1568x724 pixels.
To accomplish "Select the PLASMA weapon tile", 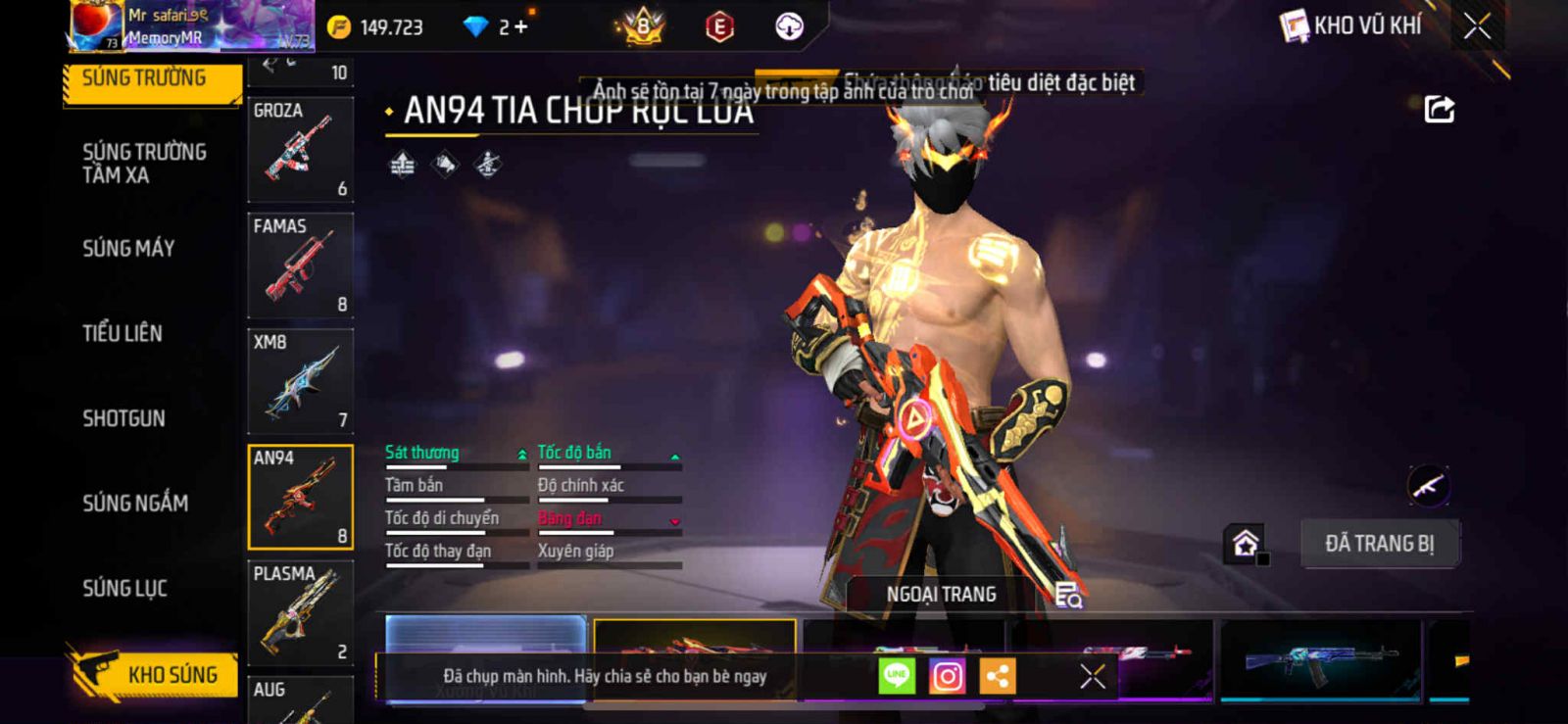I will click(x=300, y=613).
